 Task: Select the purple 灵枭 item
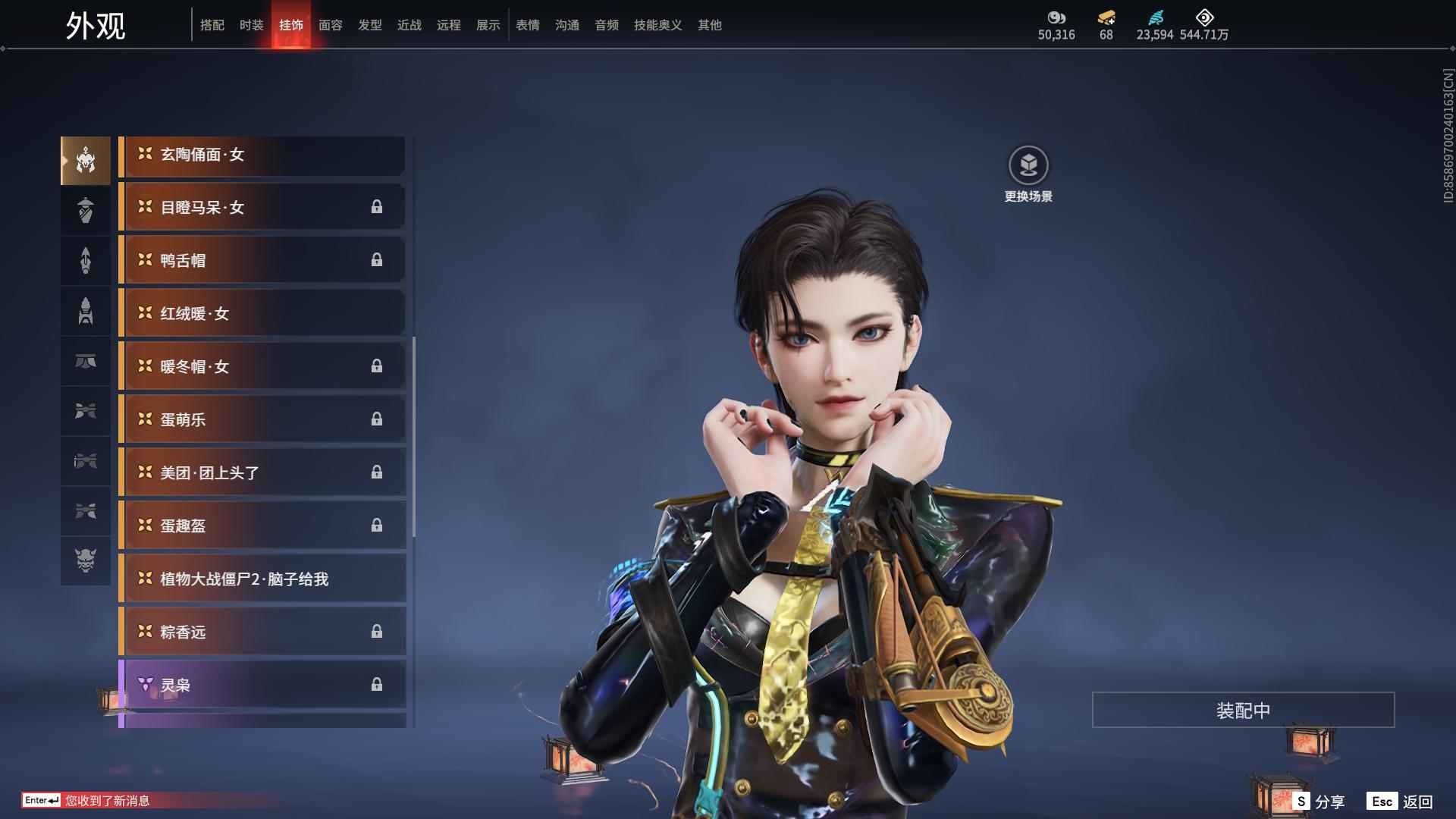(262, 686)
